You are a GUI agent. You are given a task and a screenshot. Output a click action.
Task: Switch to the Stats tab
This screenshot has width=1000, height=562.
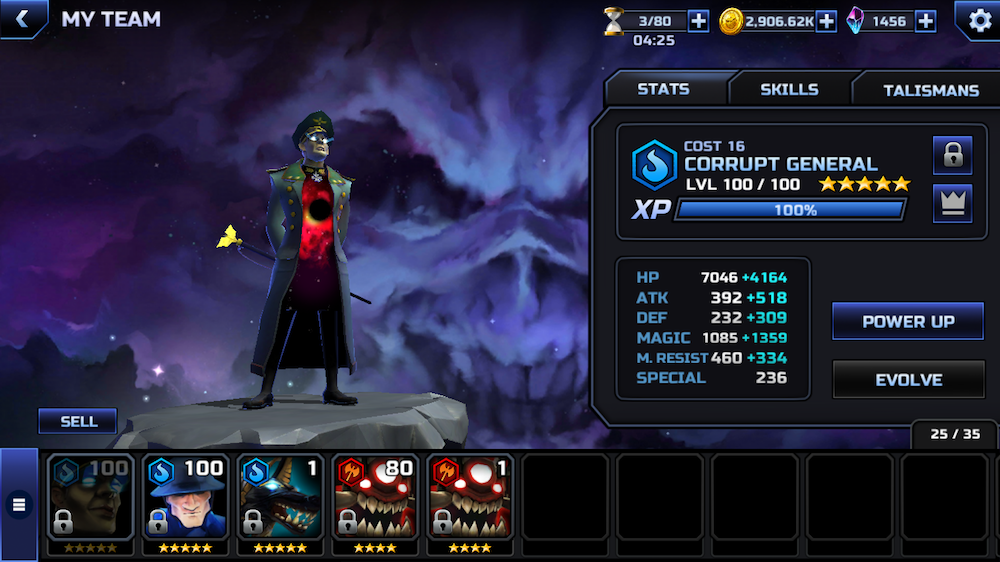point(664,89)
